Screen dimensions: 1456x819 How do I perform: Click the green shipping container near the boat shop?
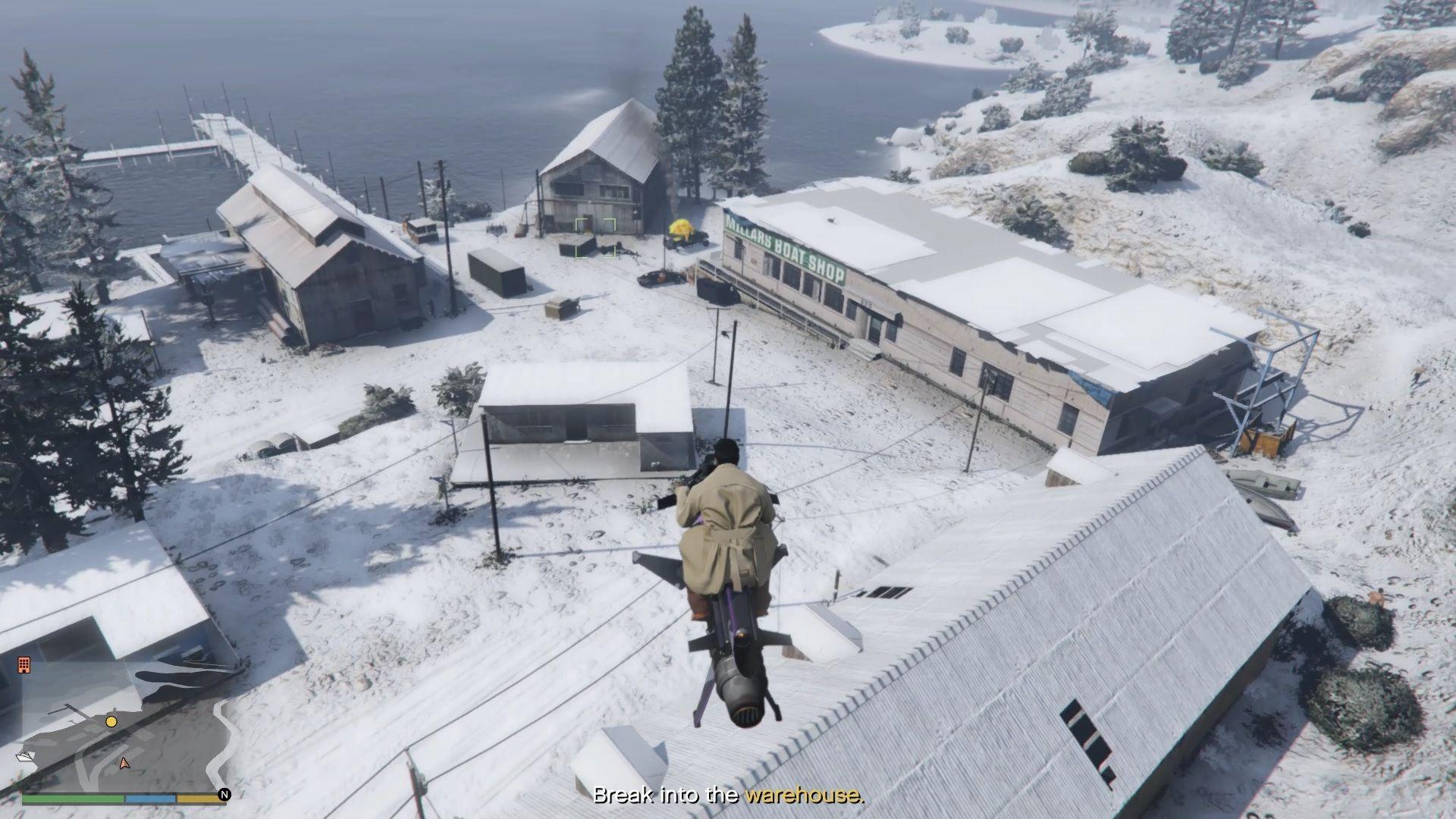pos(497,273)
